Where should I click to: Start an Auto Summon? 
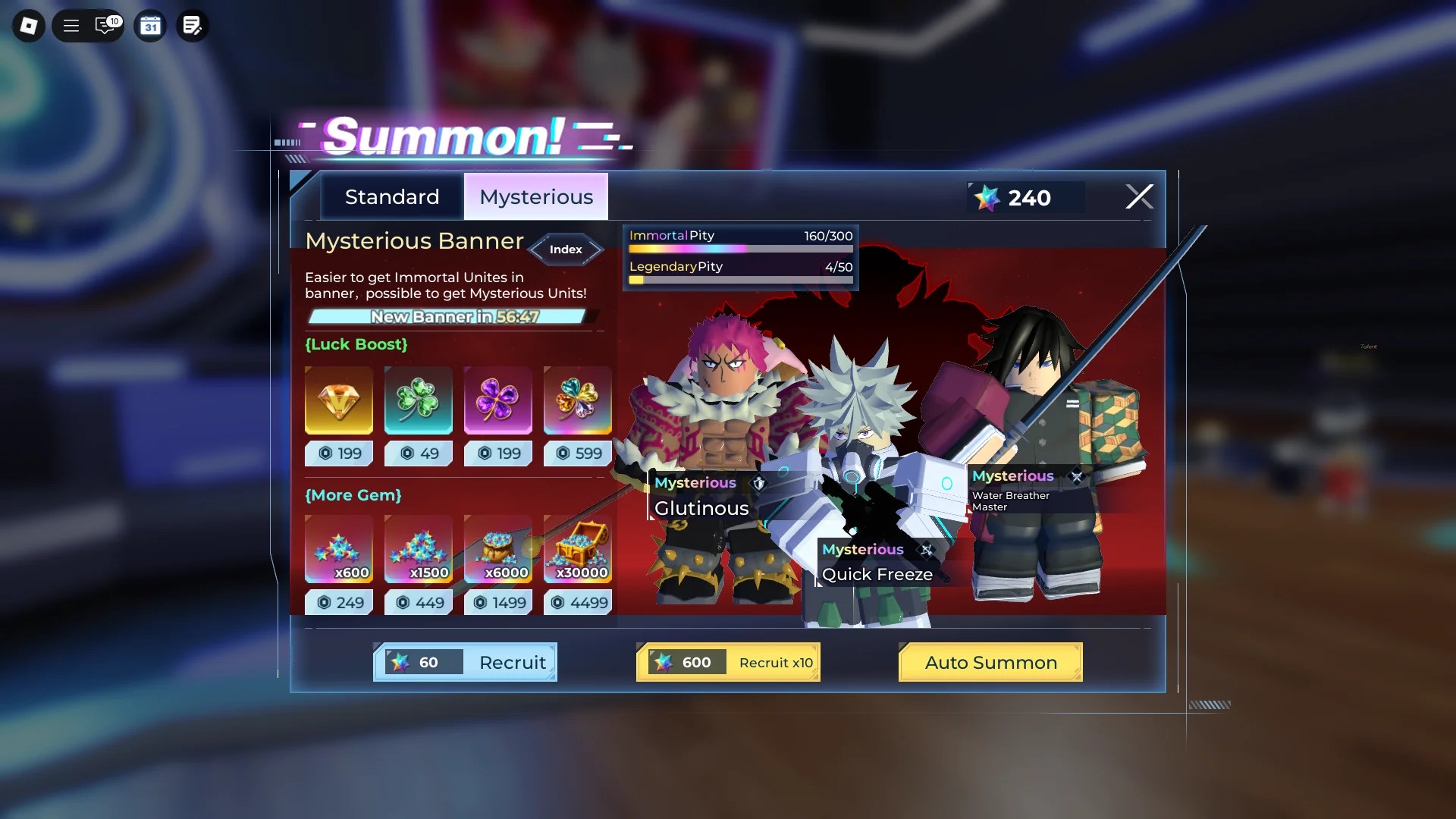pos(990,662)
